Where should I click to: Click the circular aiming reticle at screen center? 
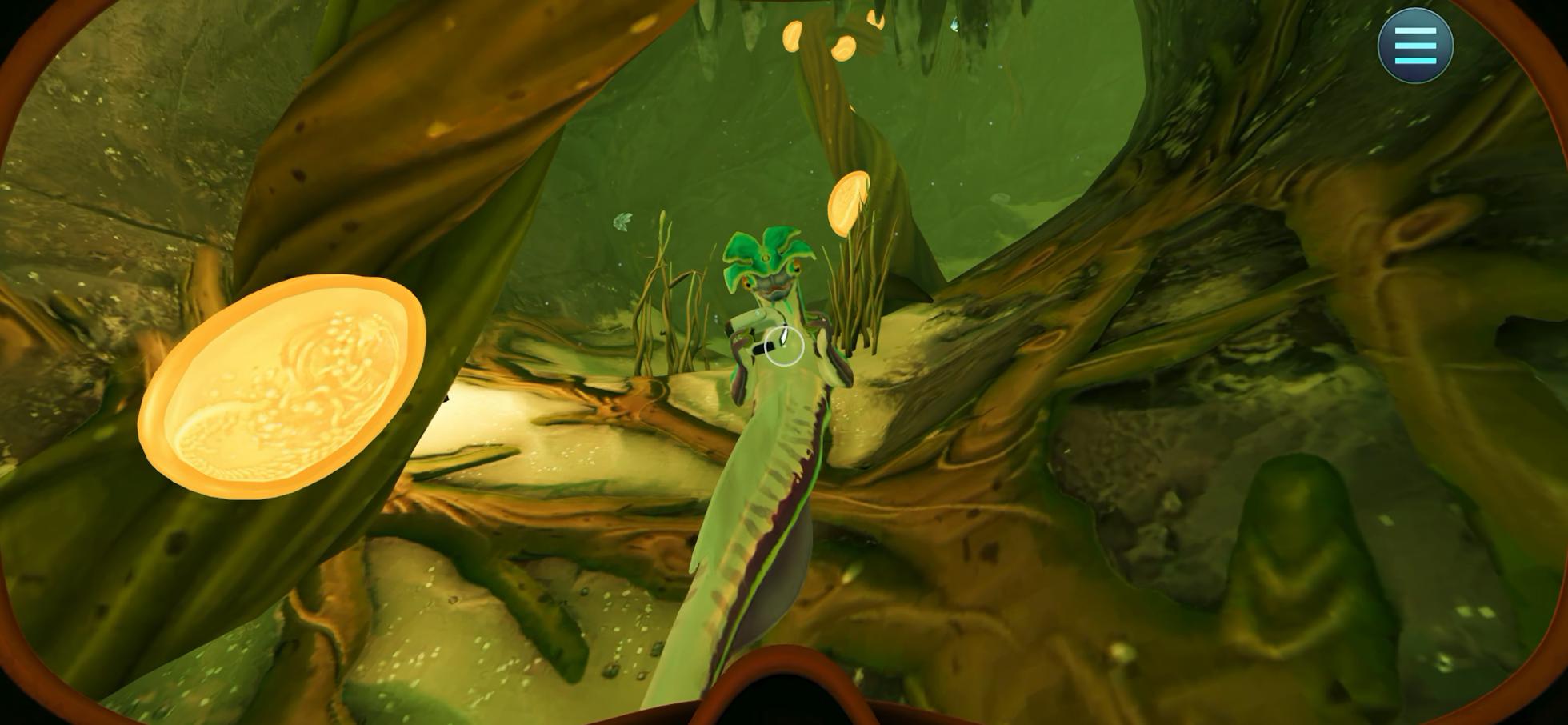[782, 346]
